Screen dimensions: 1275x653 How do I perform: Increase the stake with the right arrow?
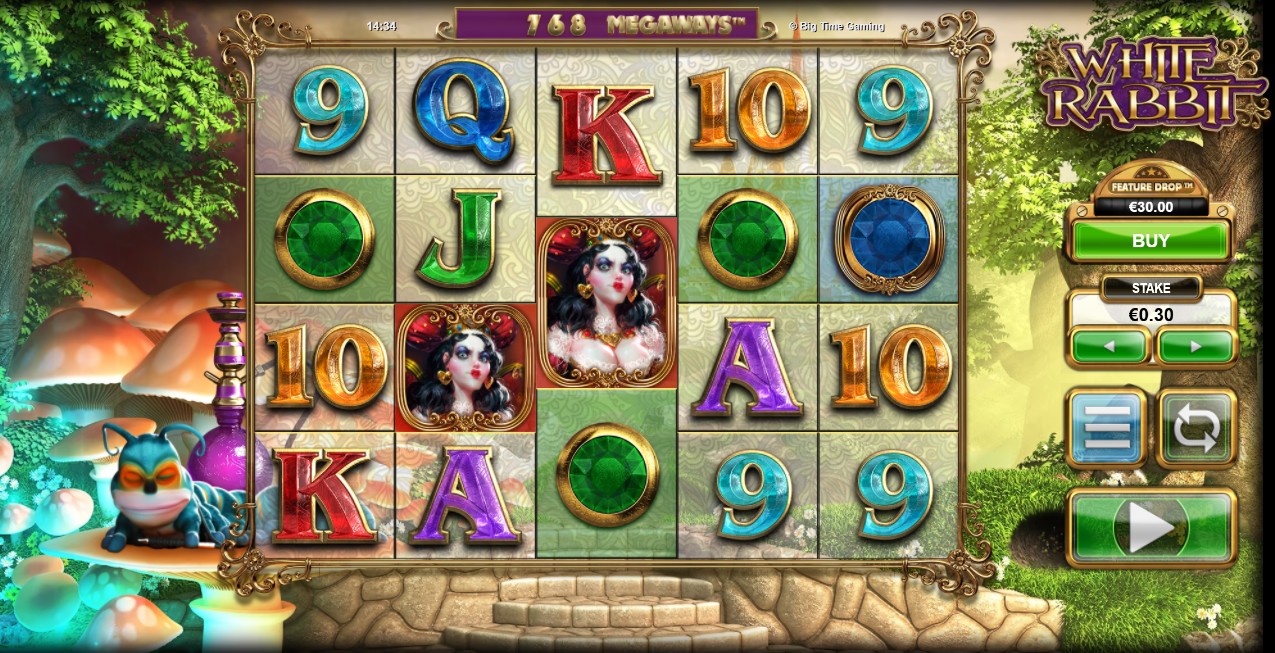(x=1196, y=347)
